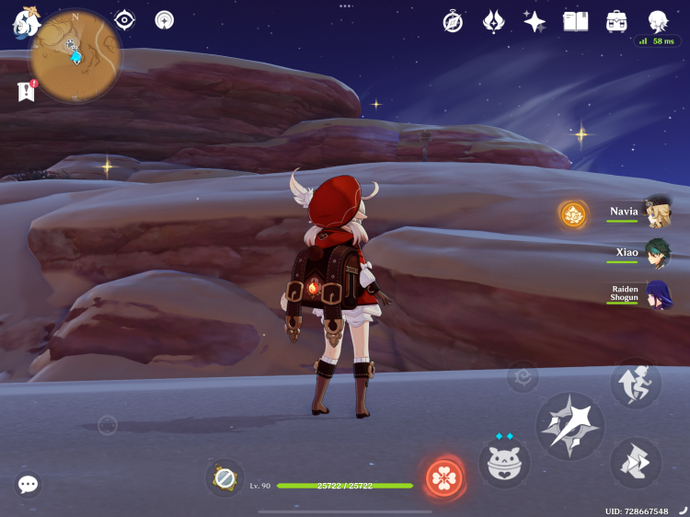Open the Paimon menu
This screenshot has width=690, height=517.
tap(25, 20)
